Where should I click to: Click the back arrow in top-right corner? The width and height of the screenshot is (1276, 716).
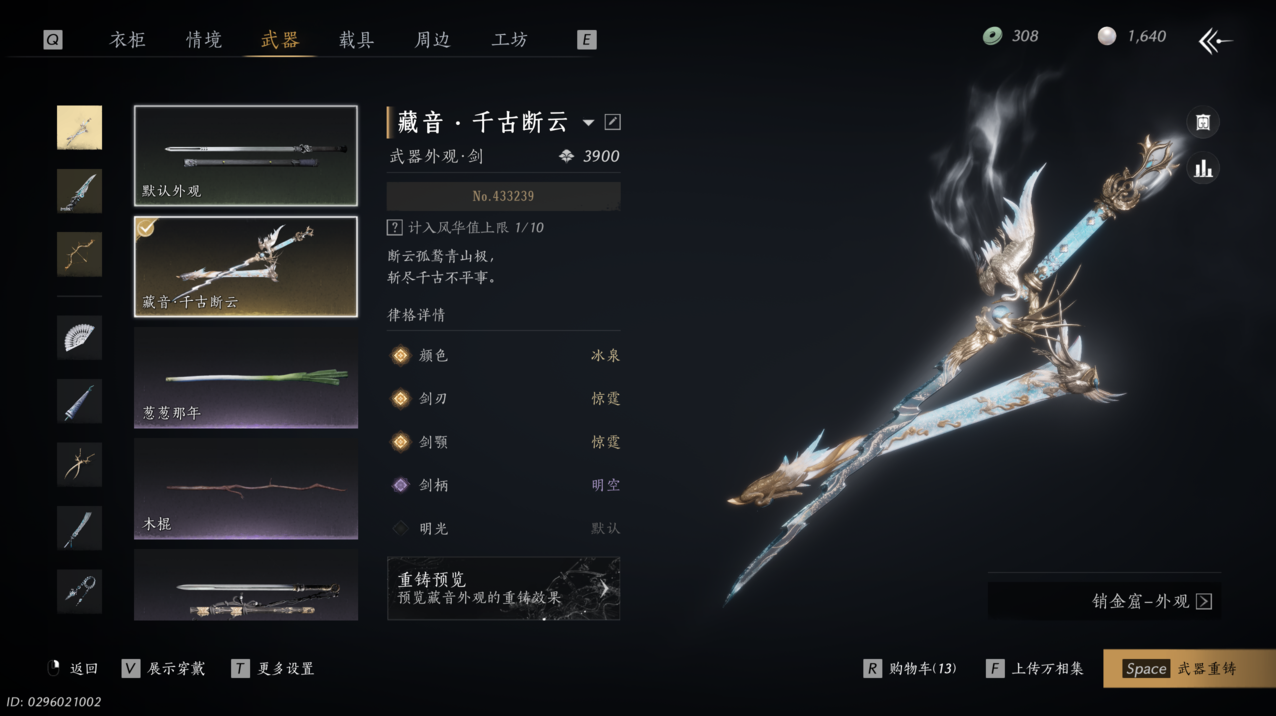pyautogui.click(x=1215, y=41)
